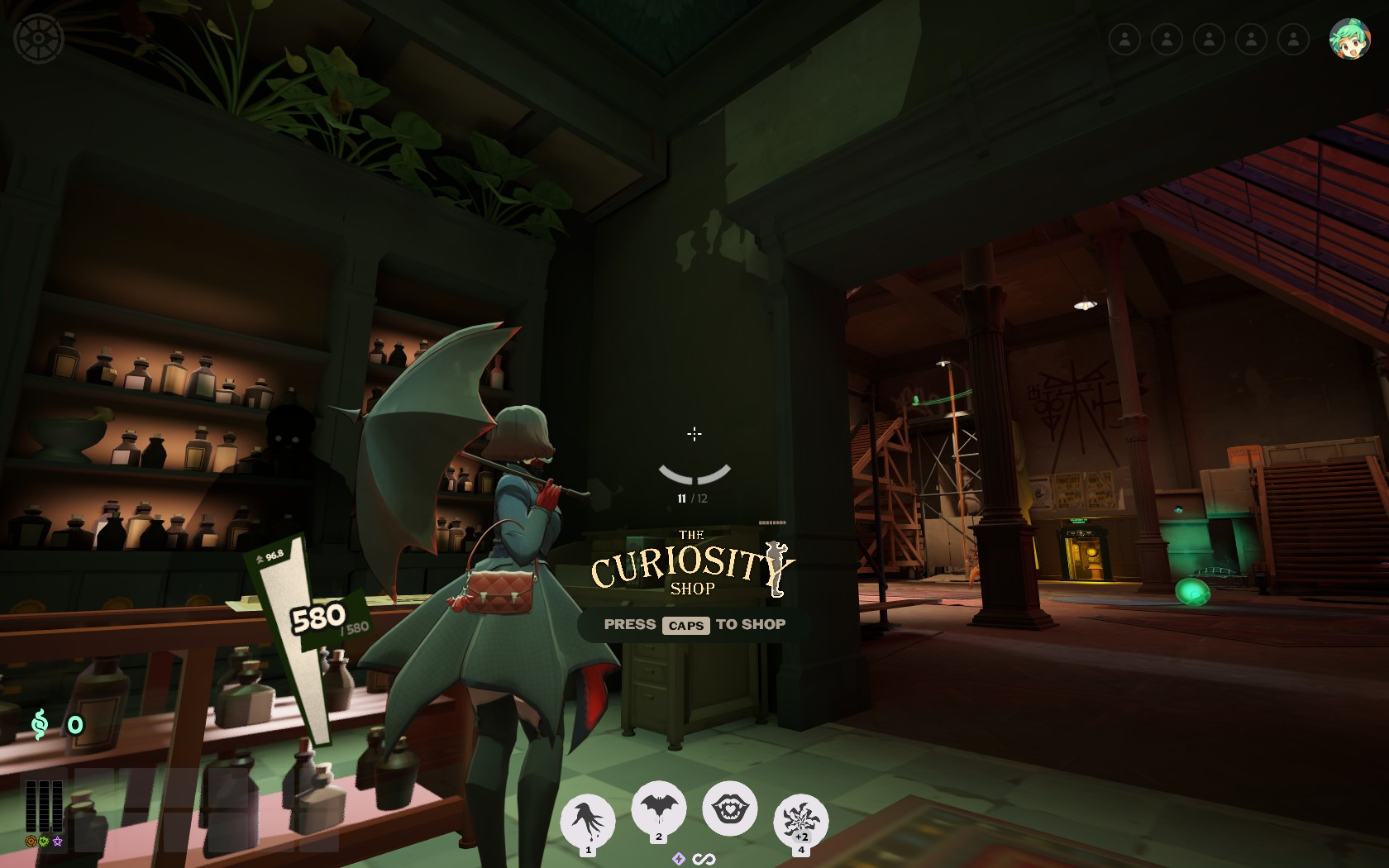Toggle the green shield status indicator
The image size is (1389, 868).
coord(44,841)
